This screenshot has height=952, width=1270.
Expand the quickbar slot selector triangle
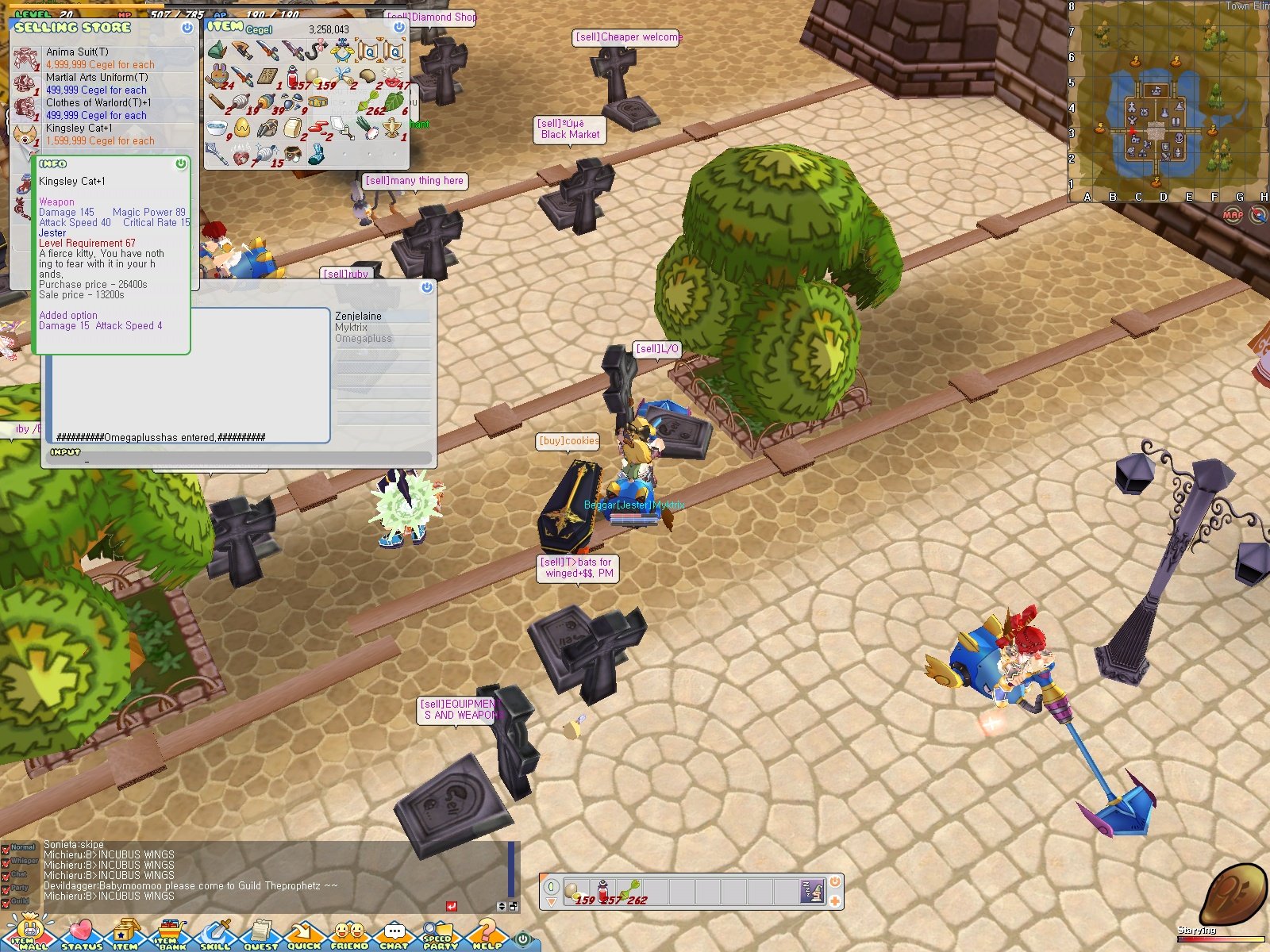[x=551, y=901]
